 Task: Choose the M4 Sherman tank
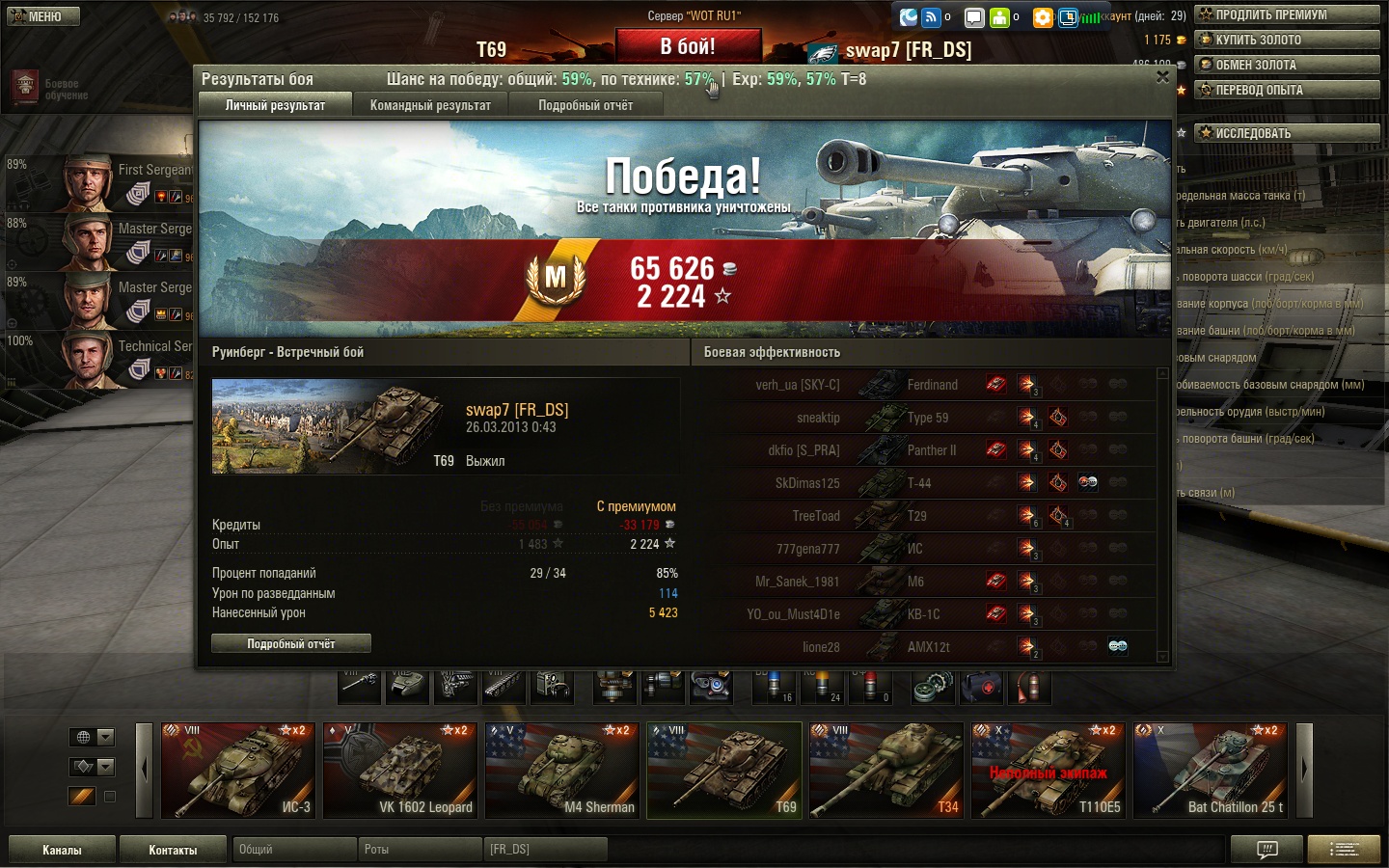(562, 770)
